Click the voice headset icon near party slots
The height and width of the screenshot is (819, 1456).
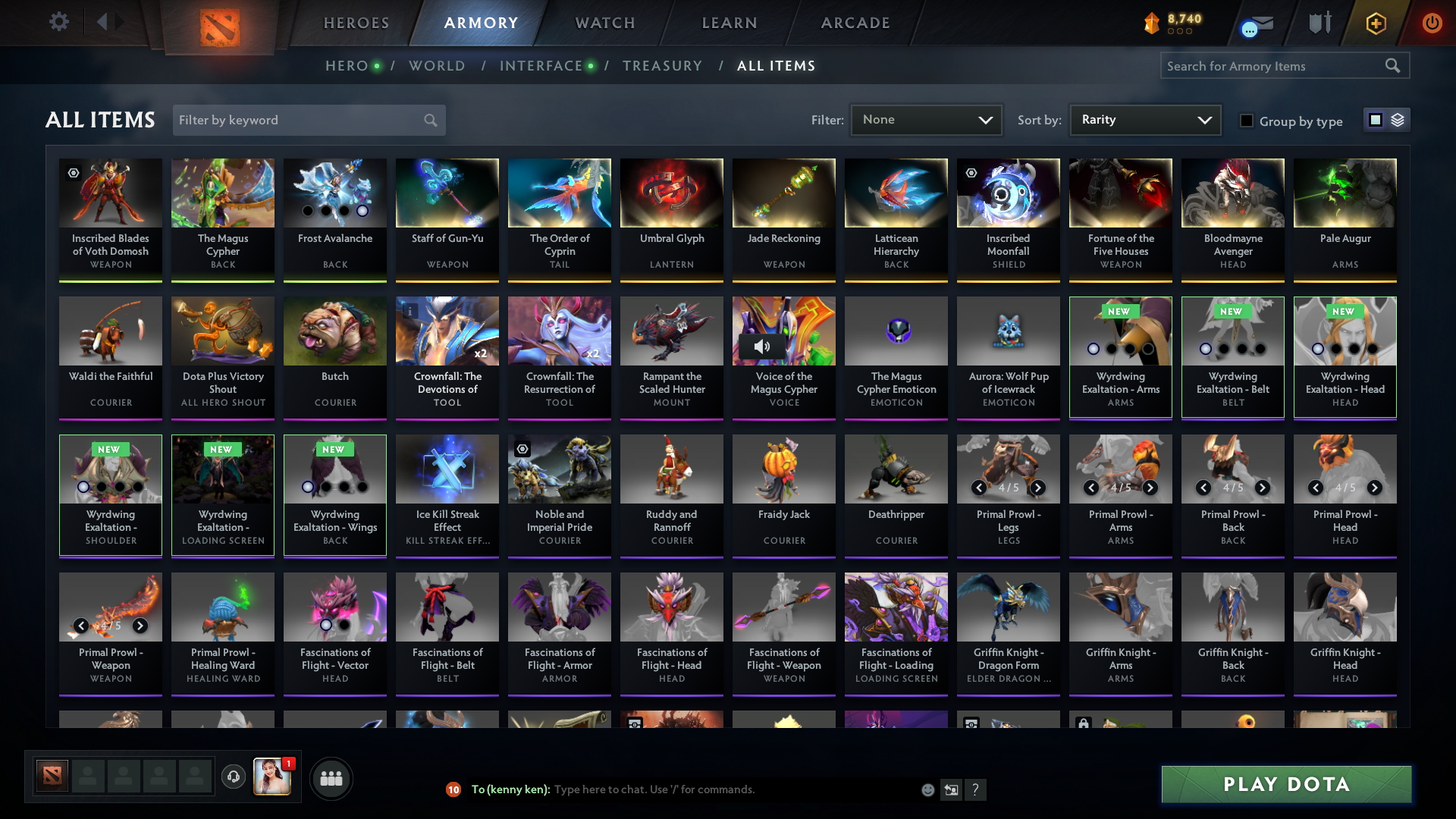click(234, 777)
